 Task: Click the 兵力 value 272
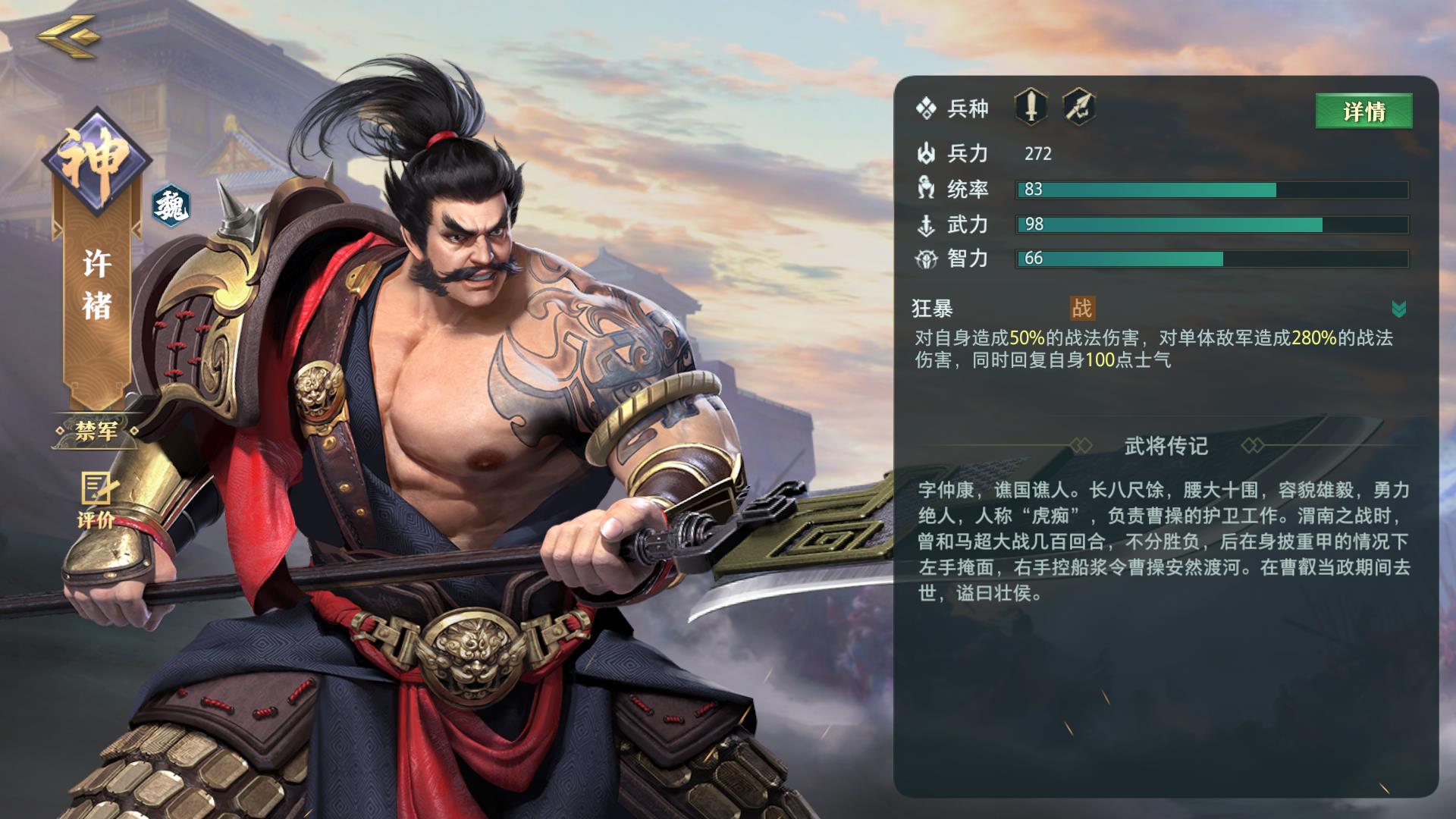(1037, 155)
